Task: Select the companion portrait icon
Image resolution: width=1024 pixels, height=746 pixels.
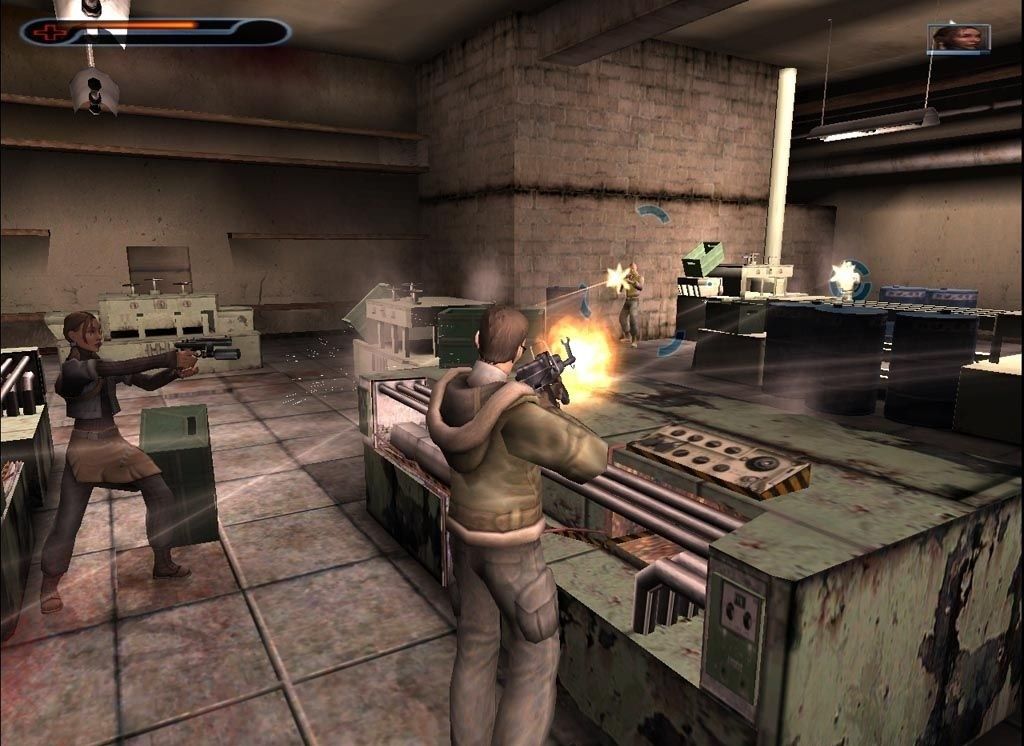Action: (958, 39)
